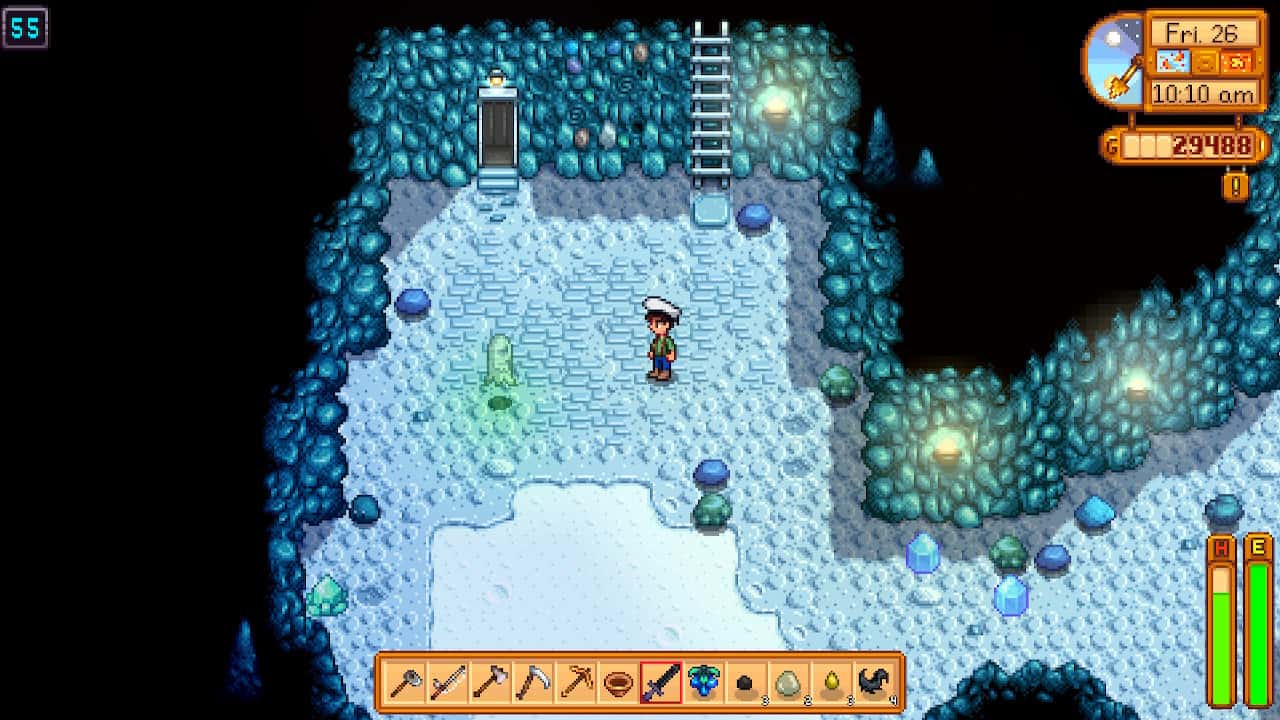Open the Journal via the exclamation icon
The image size is (1280, 720).
(1235, 184)
